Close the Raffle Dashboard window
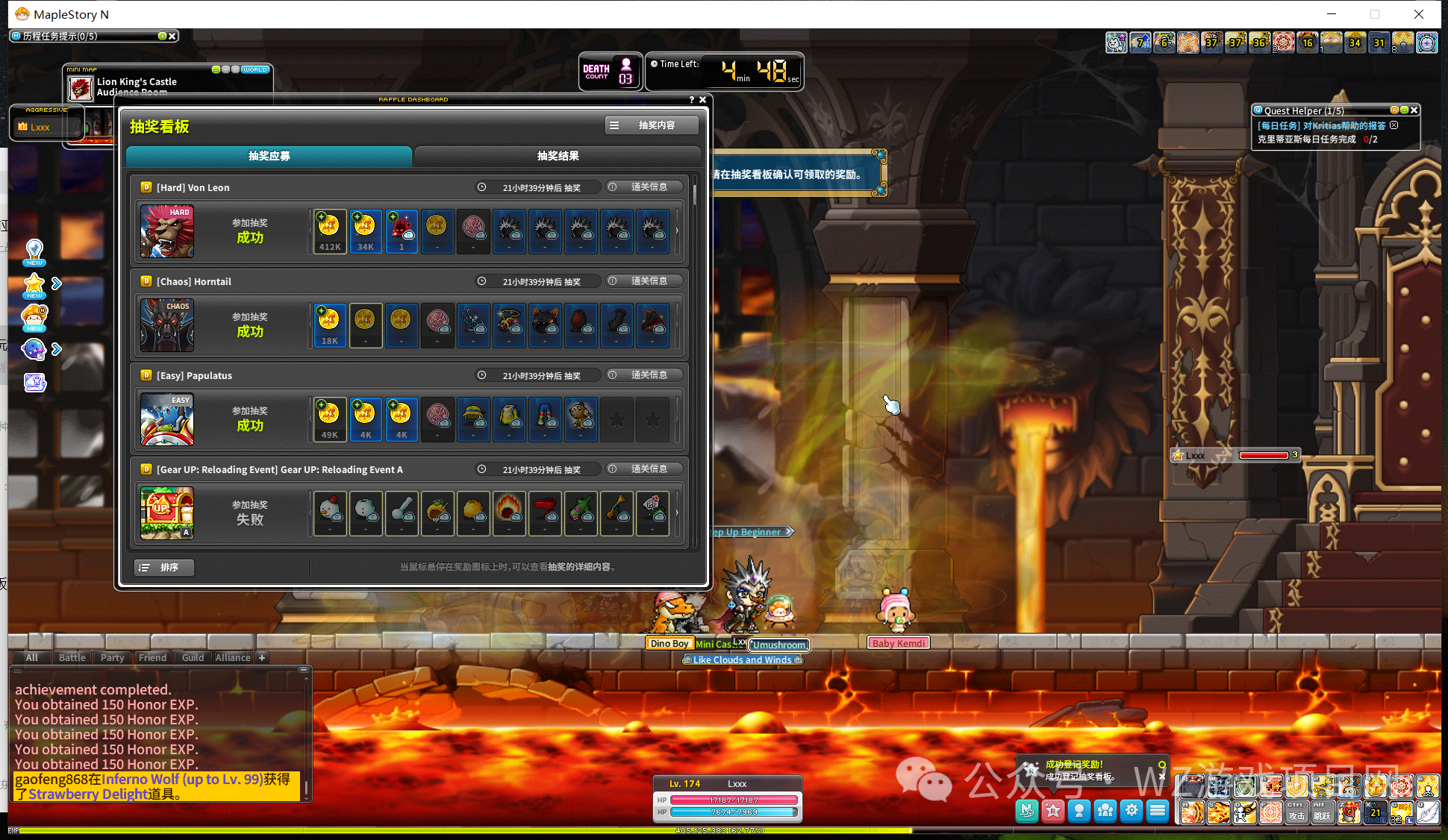Viewport: 1448px width, 840px height. [702, 99]
